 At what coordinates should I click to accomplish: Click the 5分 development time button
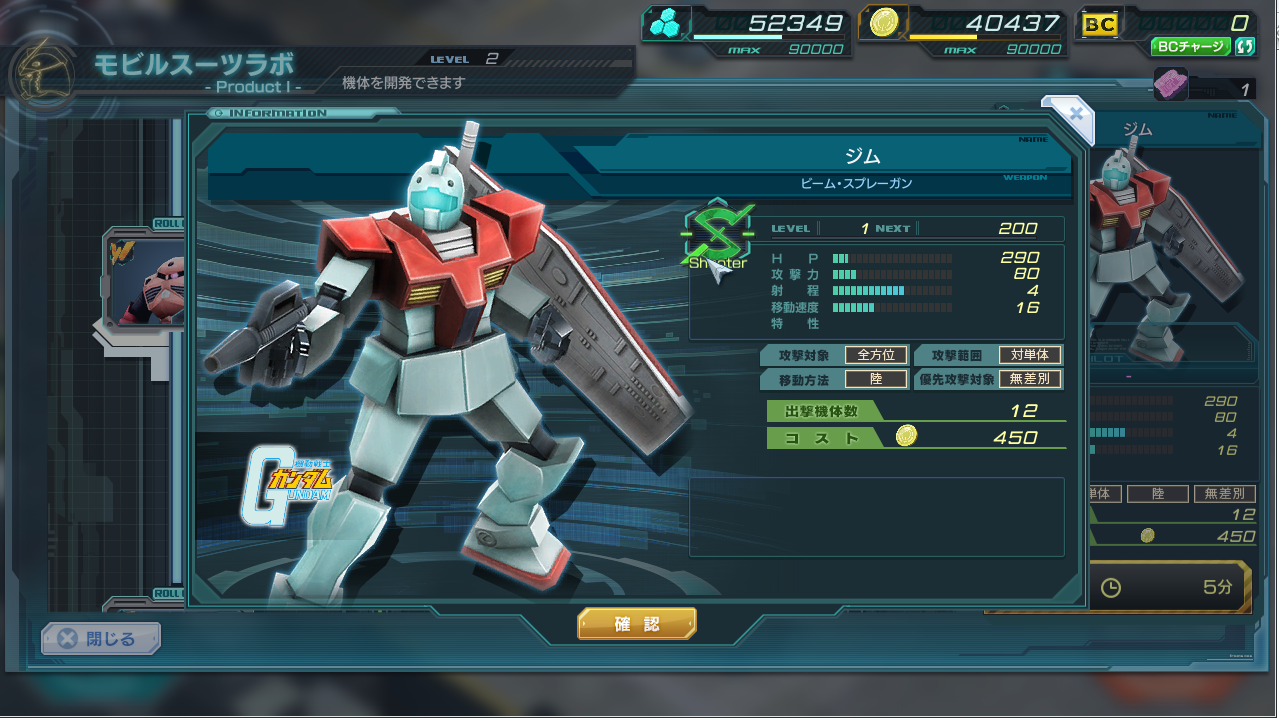point(1167,587)
